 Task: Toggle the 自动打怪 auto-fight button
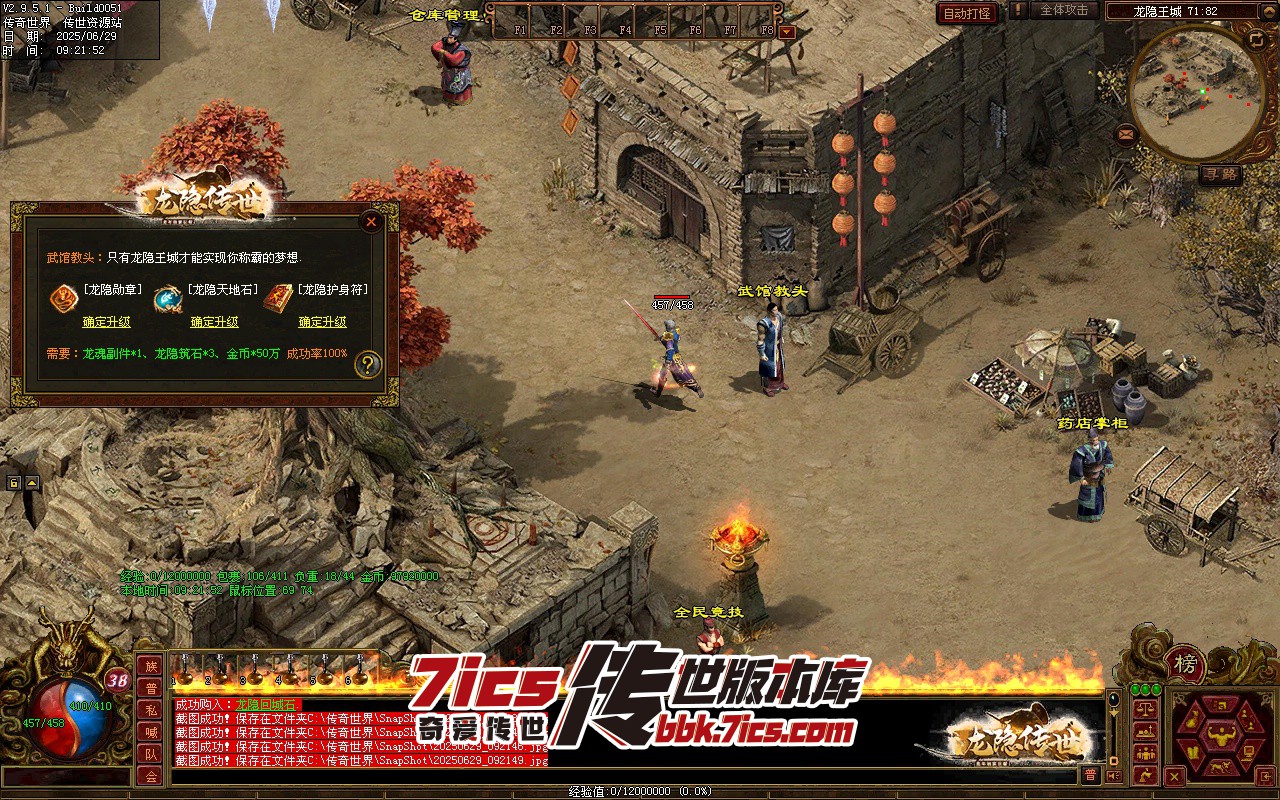pyautogui.click(x=967, y=13)
